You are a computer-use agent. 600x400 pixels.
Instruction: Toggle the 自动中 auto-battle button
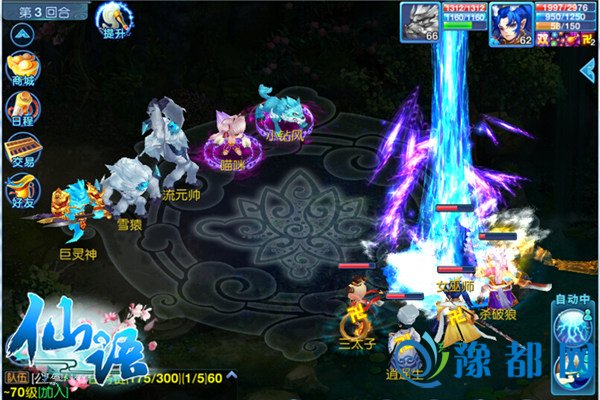[x=572, y=320]
